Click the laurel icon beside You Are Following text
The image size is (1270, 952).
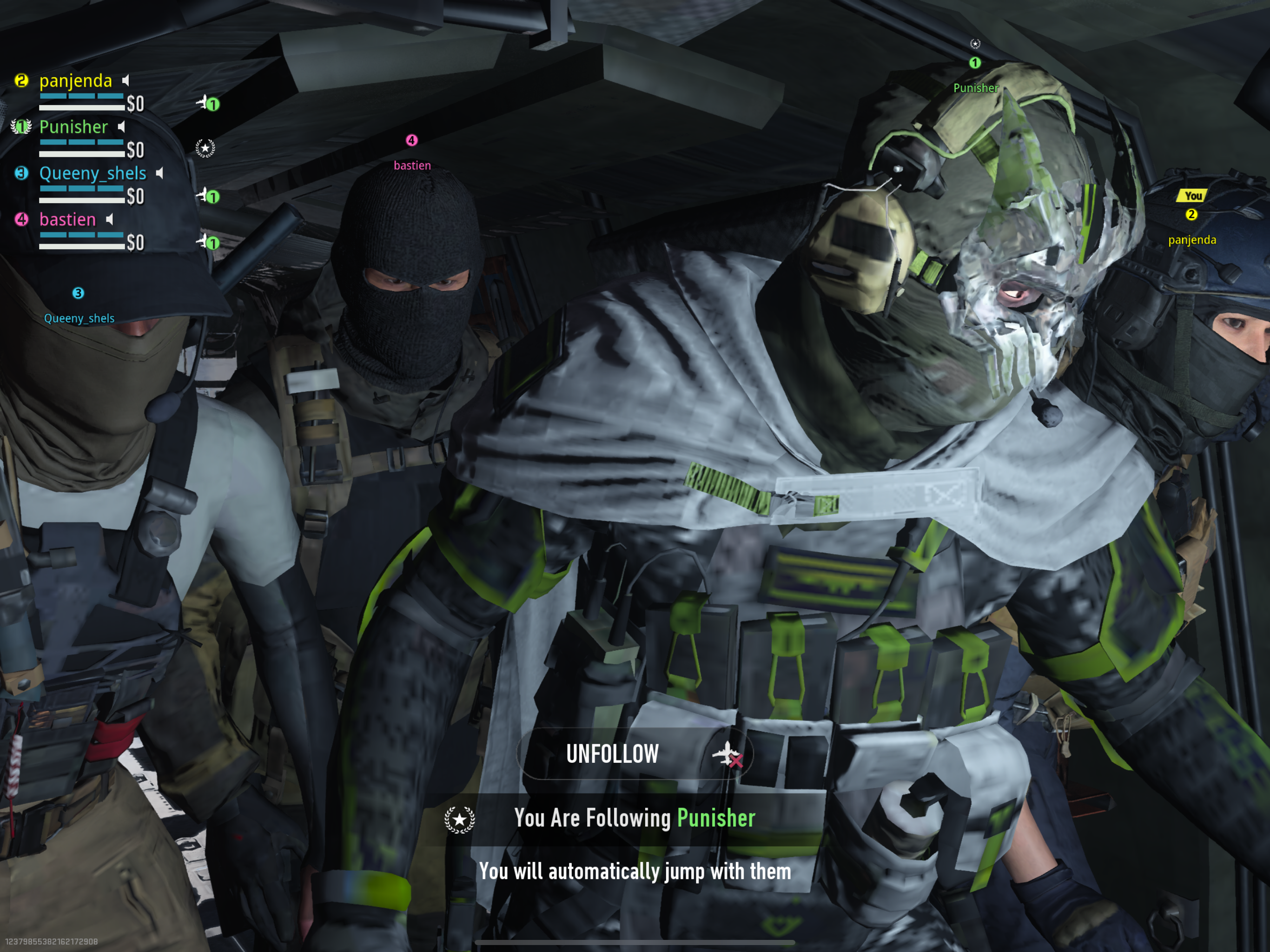459,820
